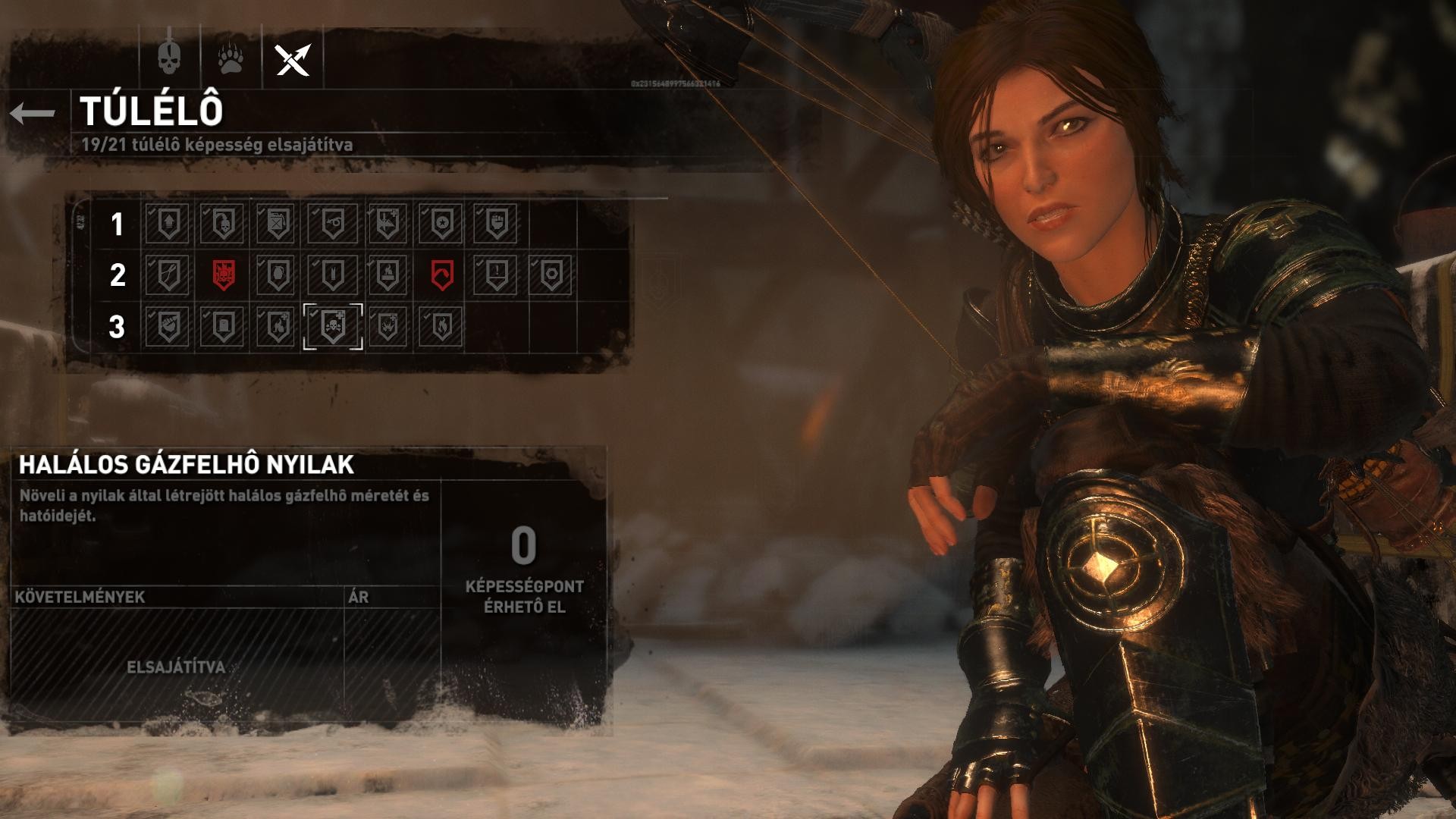The height and width of the screenshot is (819, 1456).
Task: Choose the pliers skill in tier 2
Action: pos(168,275)
